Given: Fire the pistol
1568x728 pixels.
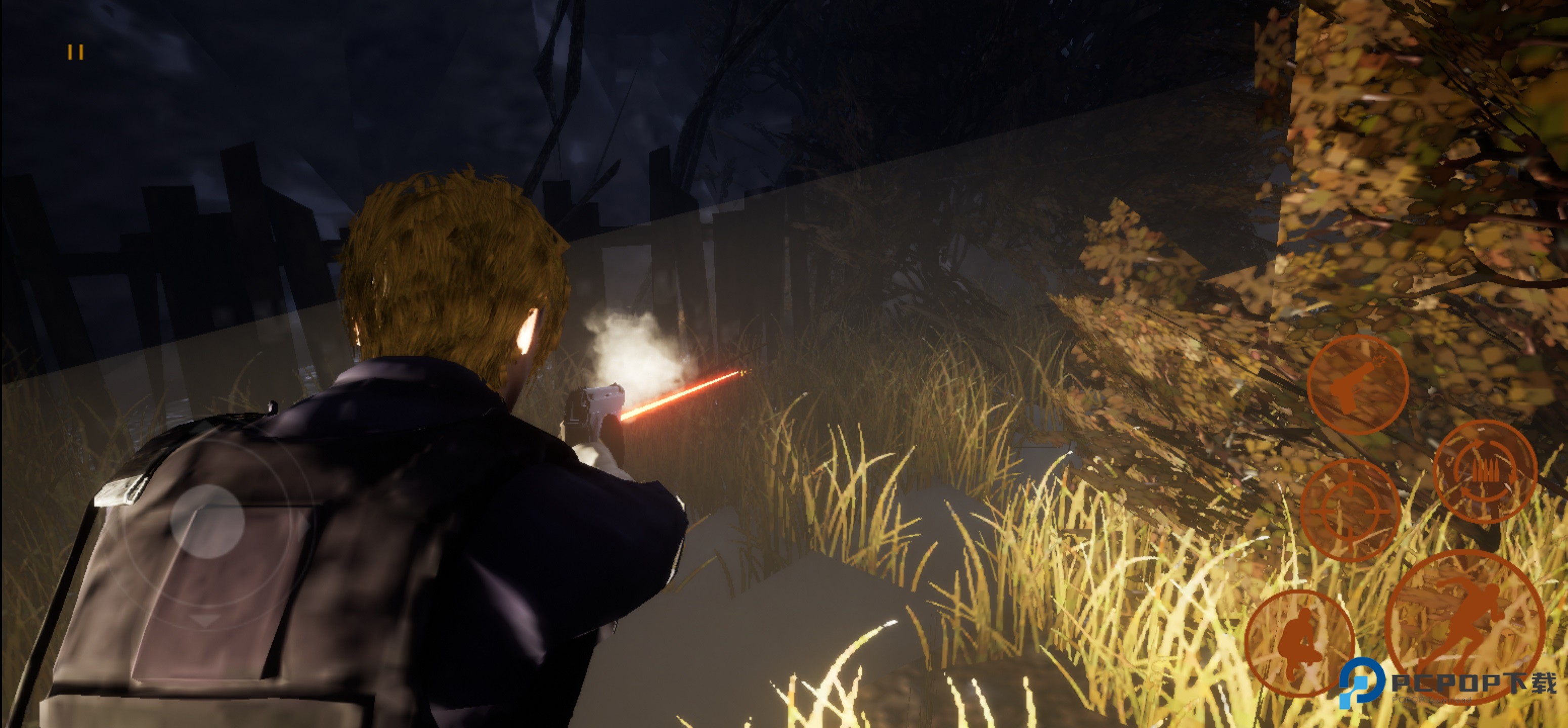Looking at the screenshot, I should point(1357,384).
